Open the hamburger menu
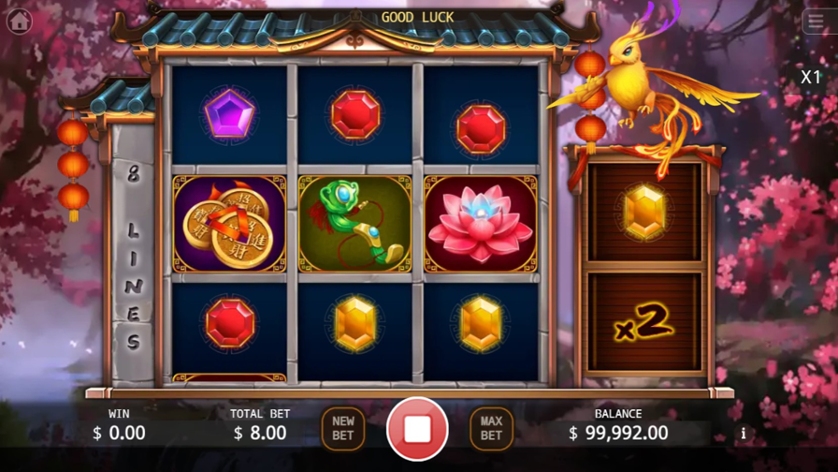838x472 pixels. 815,21
